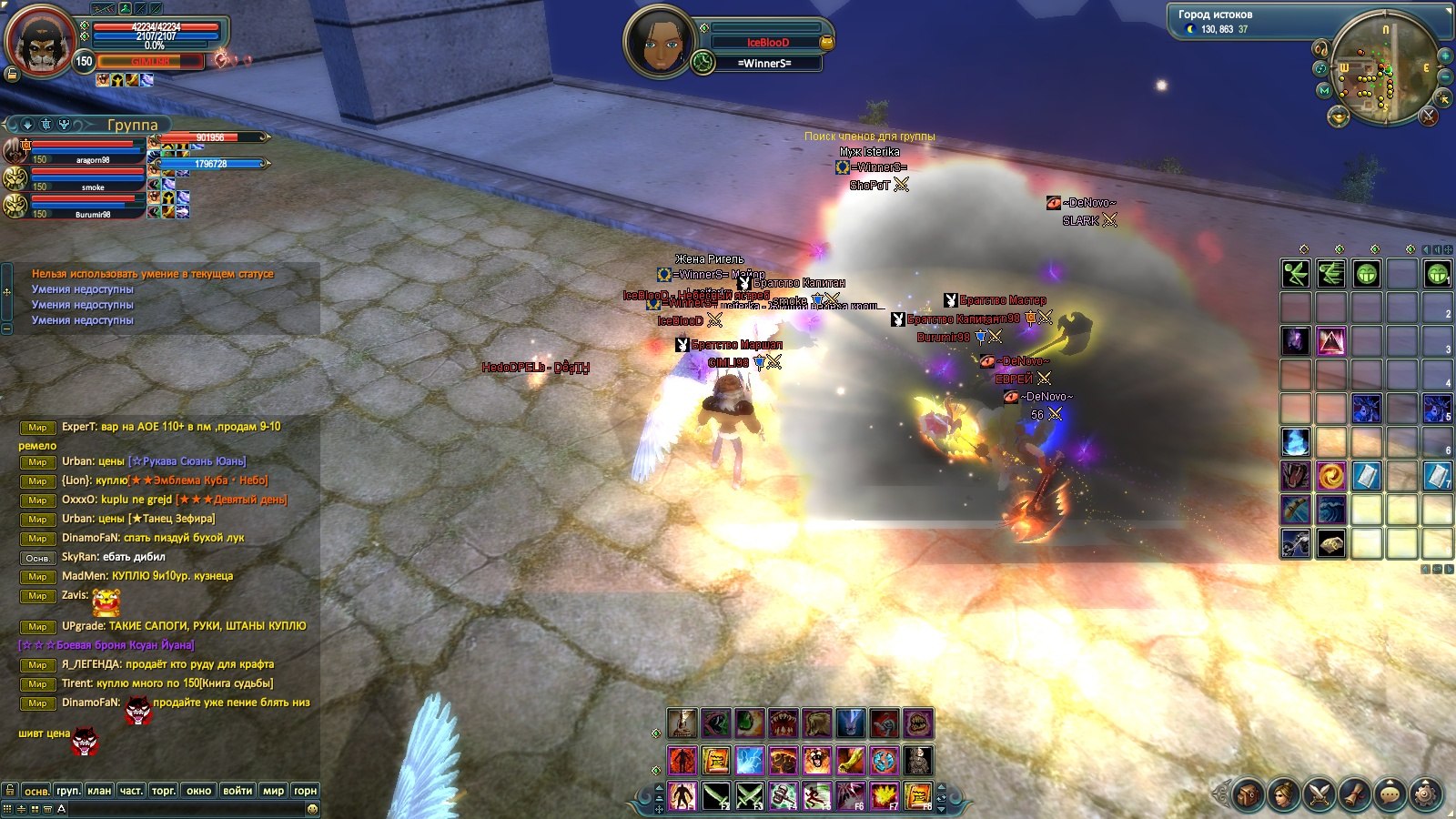Open the smiley emoticon picker in chat
This screenshot has width=1456, height=819.
(x=312, y=808)
